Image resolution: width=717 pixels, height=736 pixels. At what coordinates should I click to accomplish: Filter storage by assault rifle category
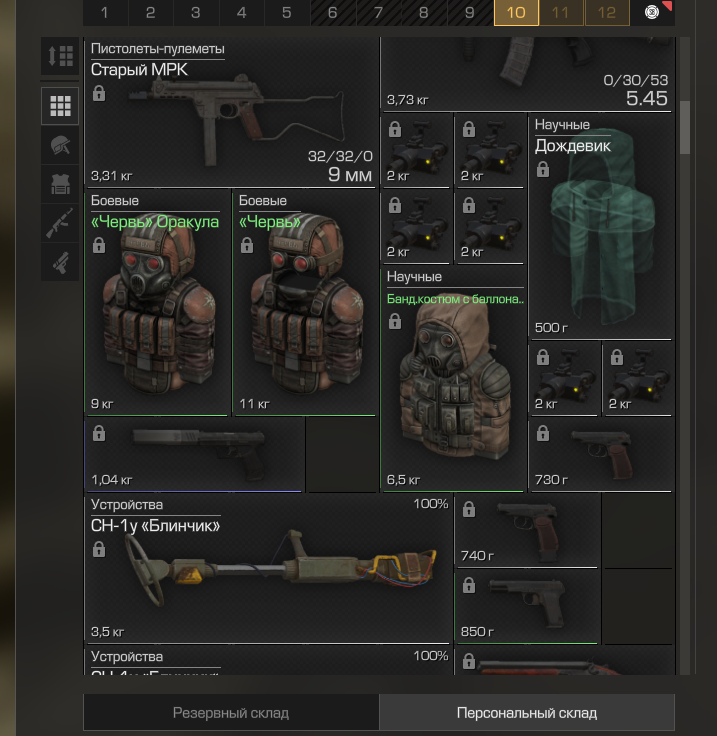pos(60,223)
